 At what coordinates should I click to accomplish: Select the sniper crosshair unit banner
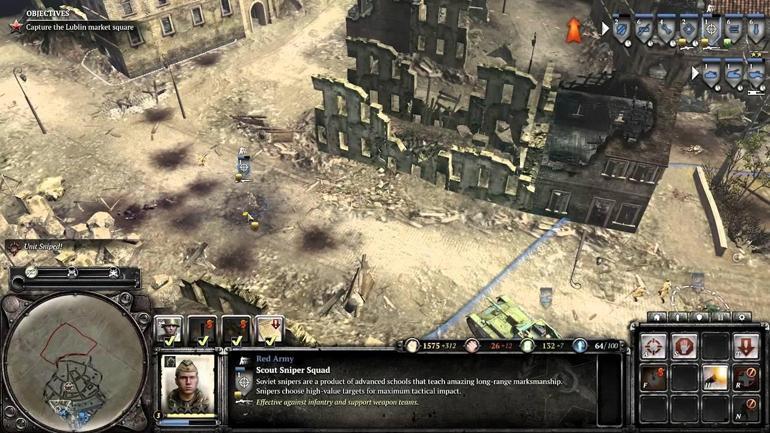click(711, 28)
